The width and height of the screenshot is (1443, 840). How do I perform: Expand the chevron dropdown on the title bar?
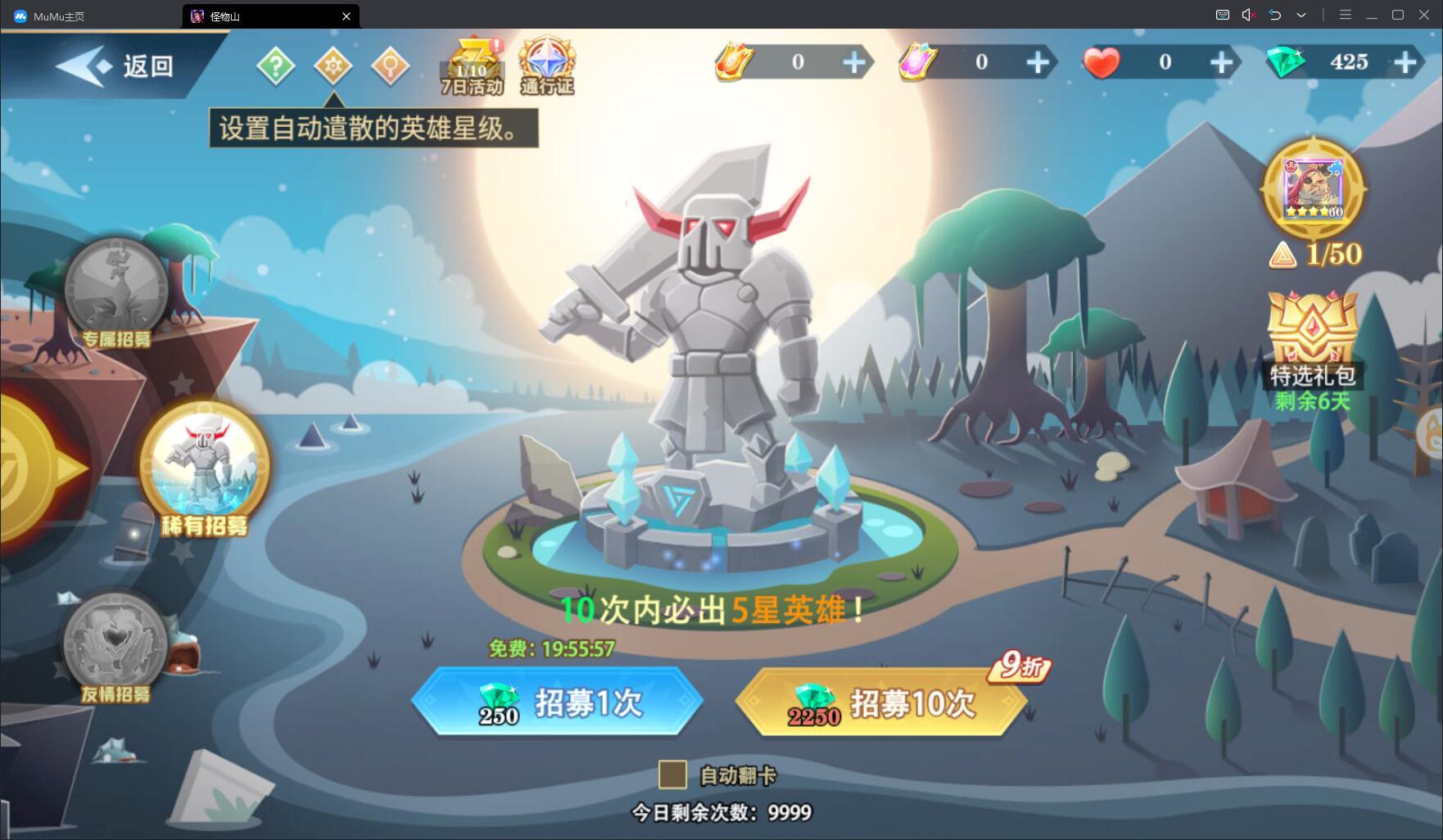1301,14
